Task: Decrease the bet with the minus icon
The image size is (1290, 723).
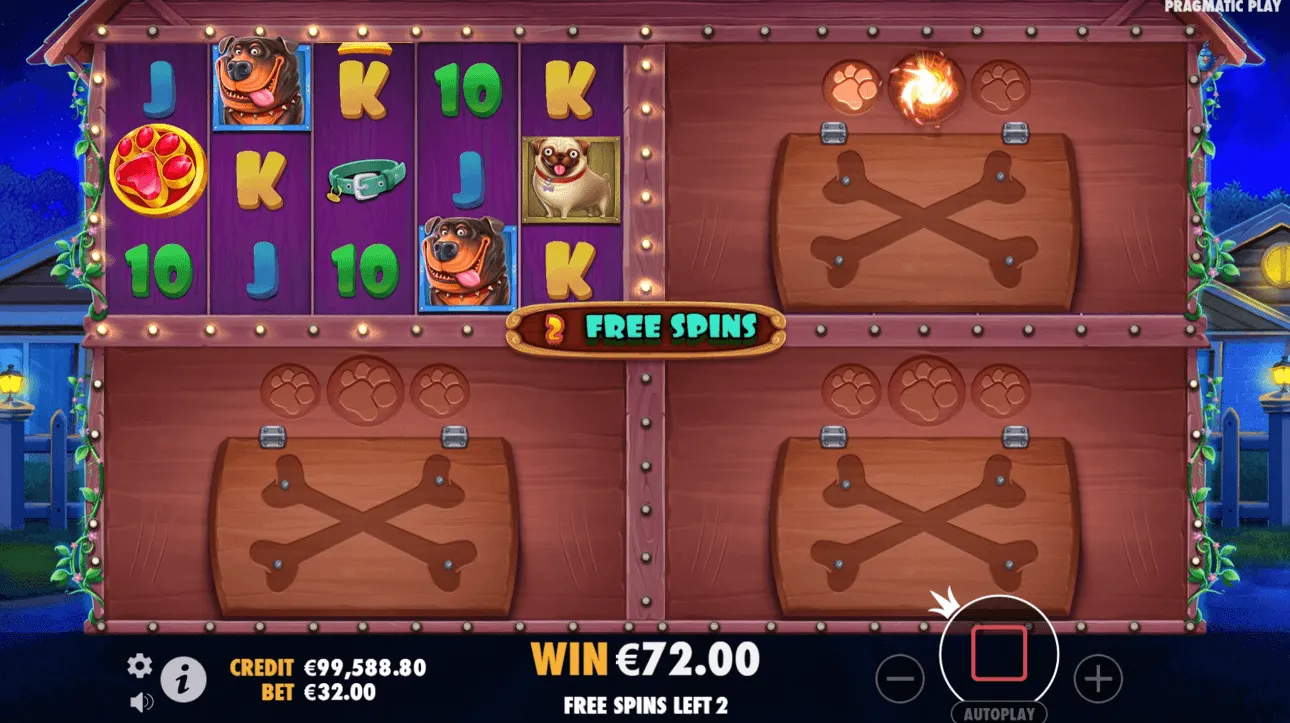Action: click(x=897, y=678)
